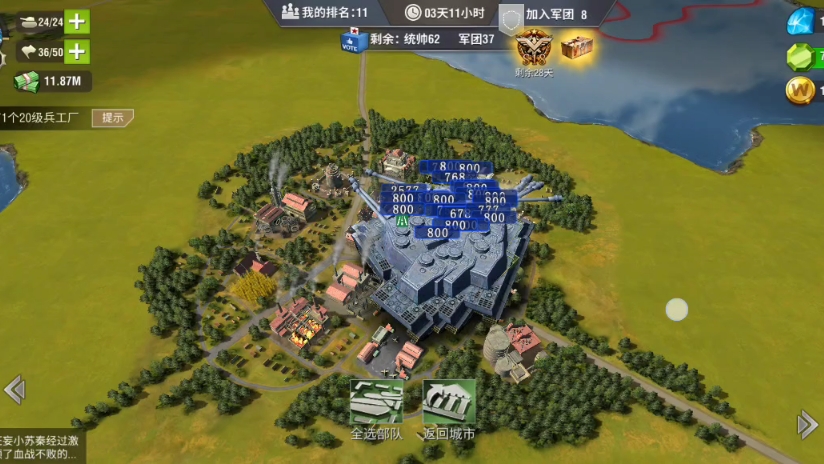Increase the march capacity with its plus button
824x464 pixels.
pyautogui.click(x=76, y=51)
